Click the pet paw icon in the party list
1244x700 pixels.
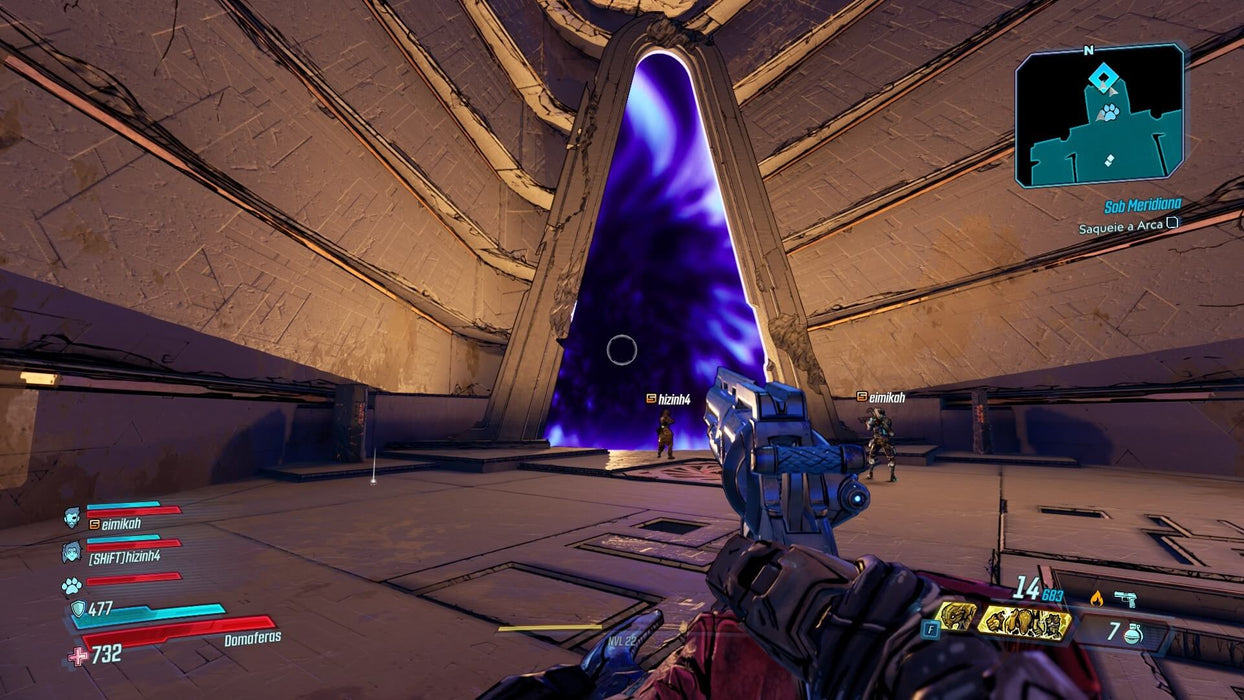tap(71, 585)
